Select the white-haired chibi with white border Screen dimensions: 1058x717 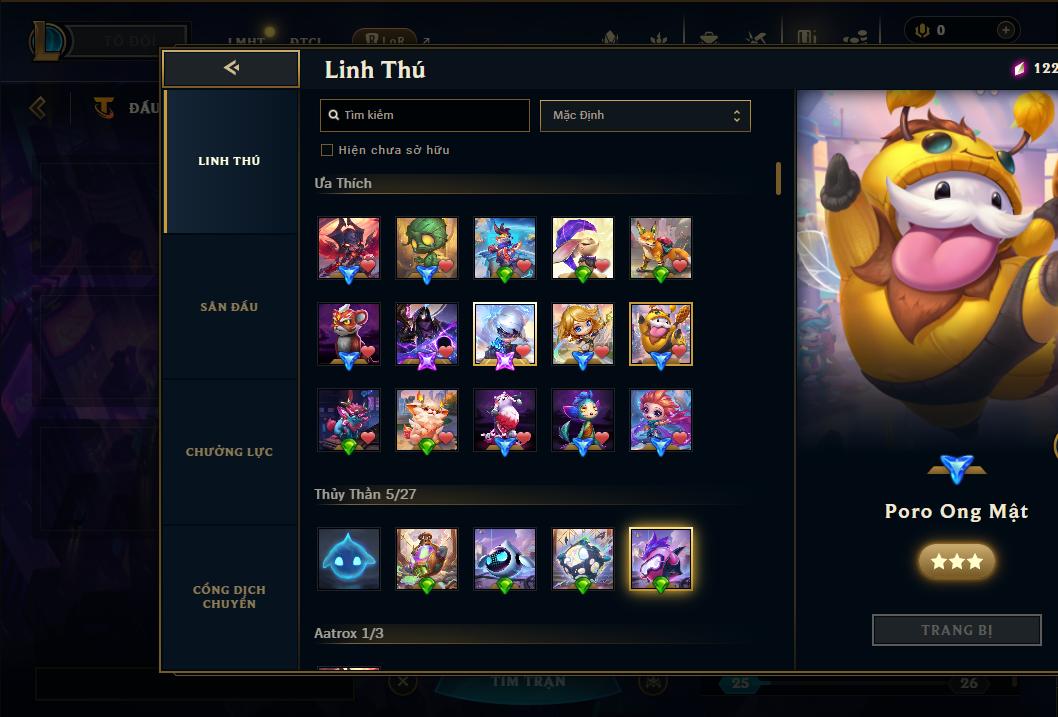point(505,334)
